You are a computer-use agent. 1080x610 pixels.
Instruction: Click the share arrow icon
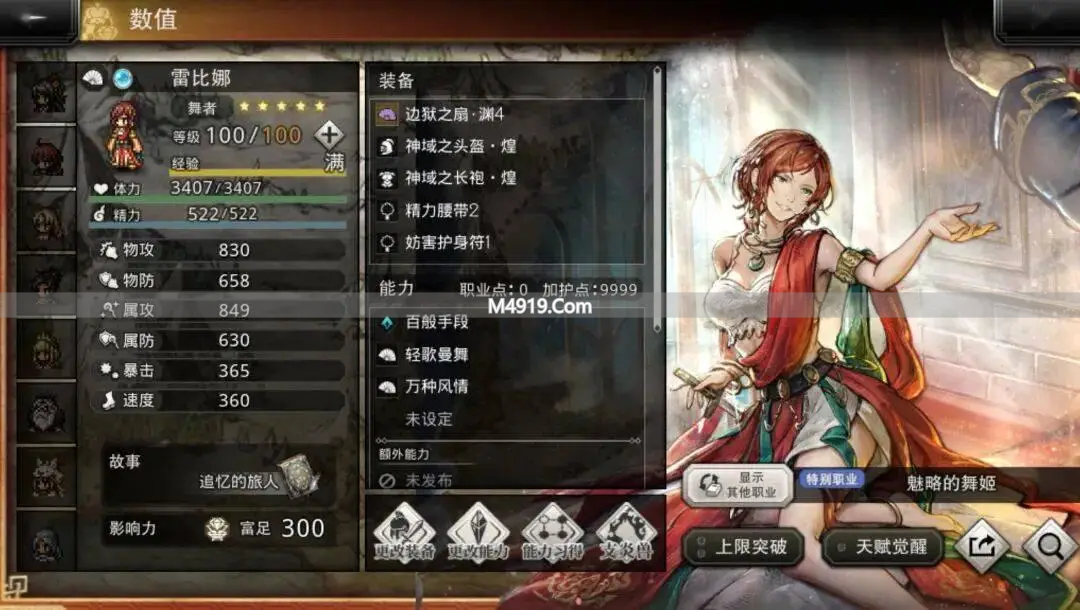click(980, 546)
